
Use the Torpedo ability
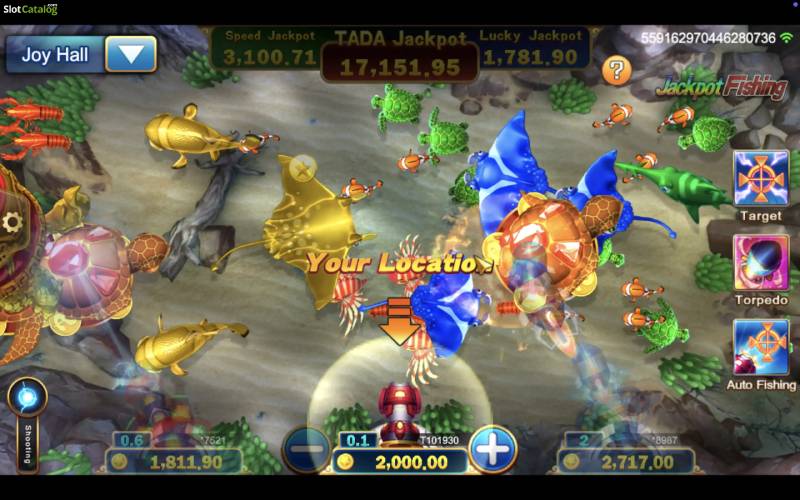point(761,263)
